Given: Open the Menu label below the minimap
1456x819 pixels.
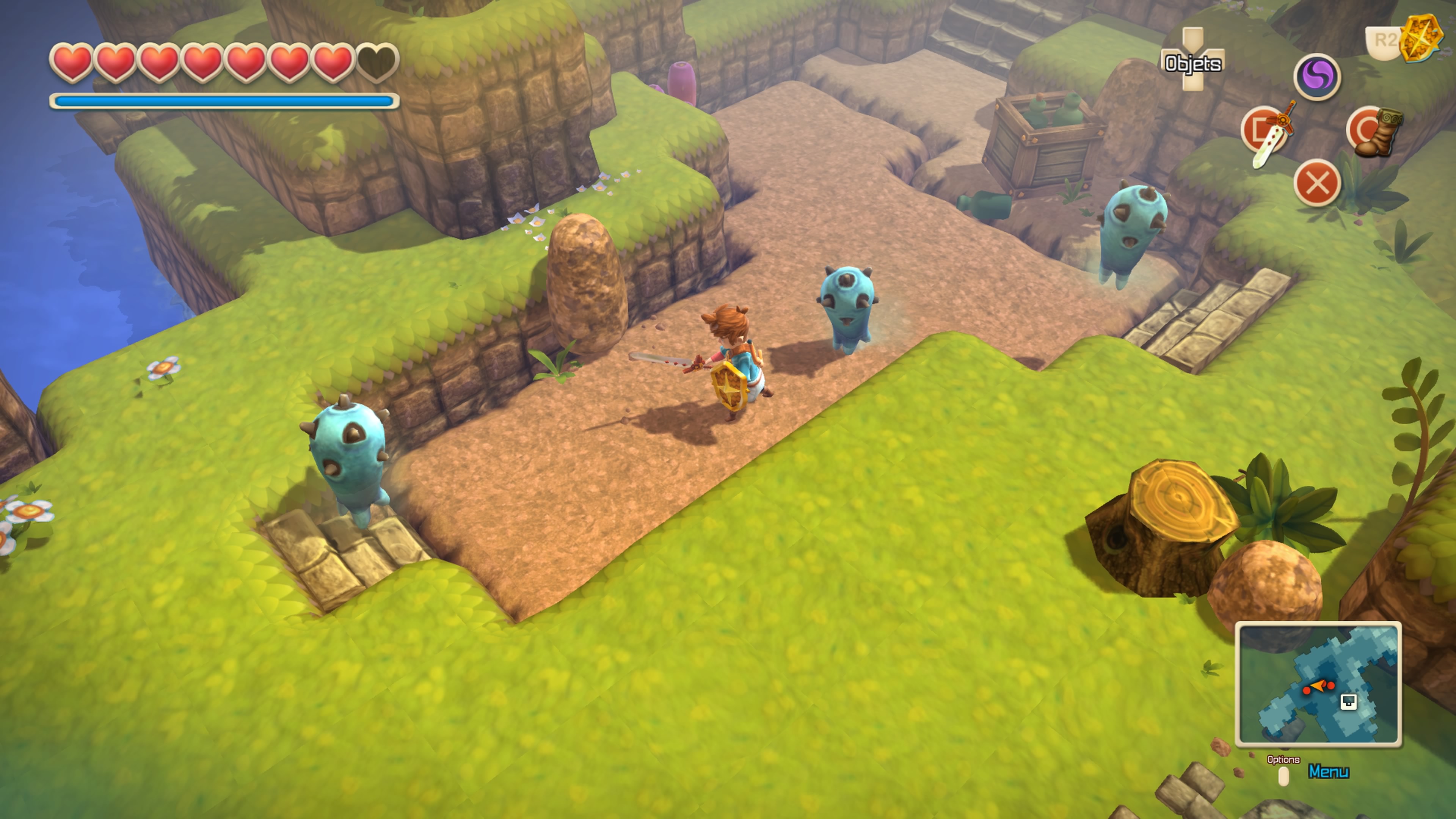Looking at the screenshot, I should click(1328, 772).
